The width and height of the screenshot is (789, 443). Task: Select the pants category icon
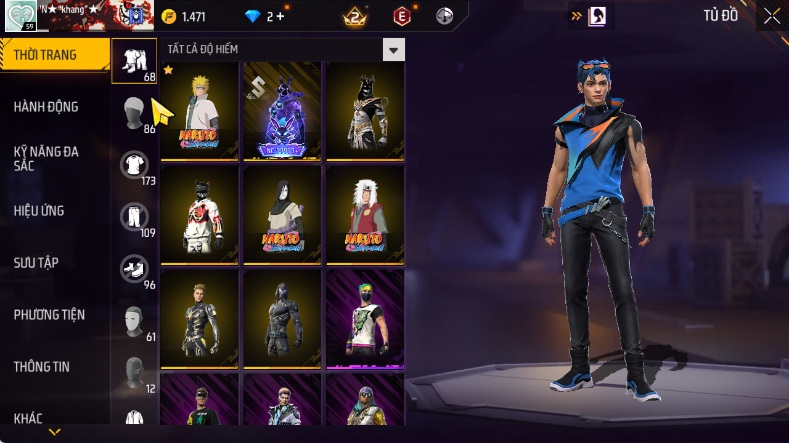tap(134, 218)
